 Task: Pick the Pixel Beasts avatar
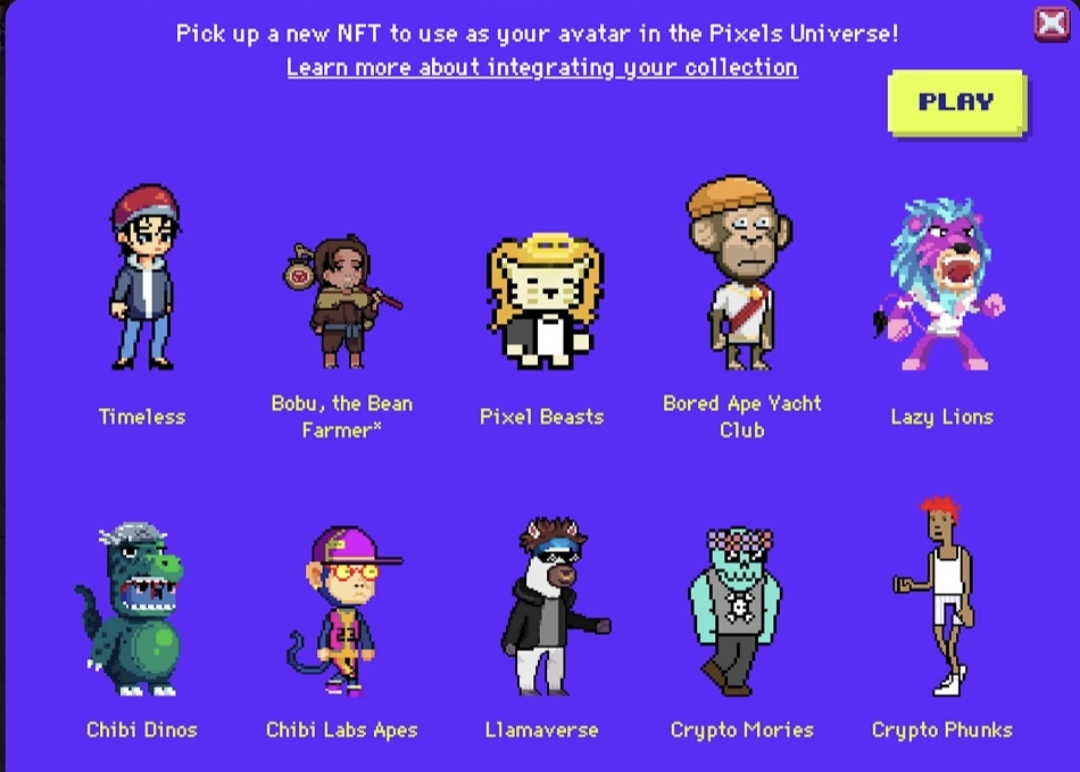(x=542, y=300)
